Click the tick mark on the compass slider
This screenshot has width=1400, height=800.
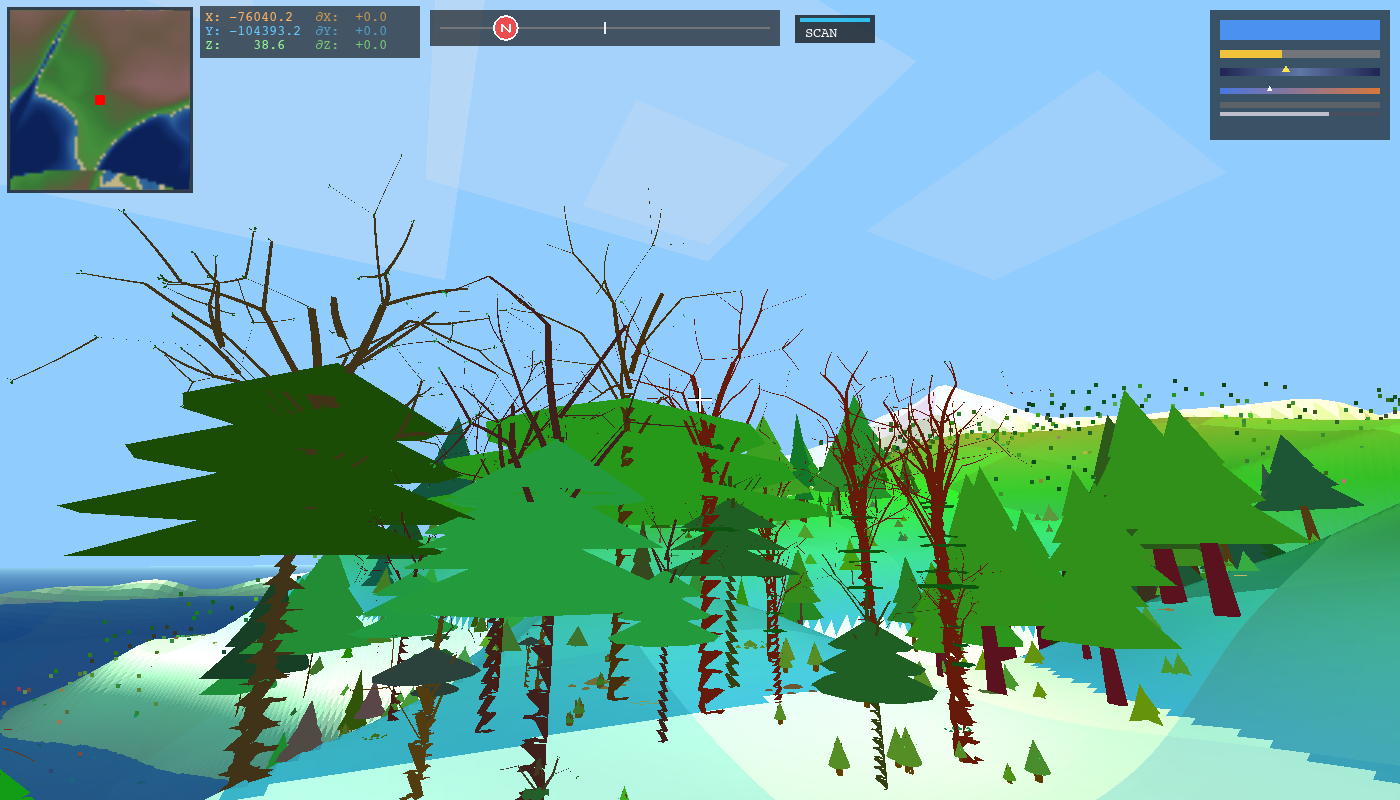[605, 27]
